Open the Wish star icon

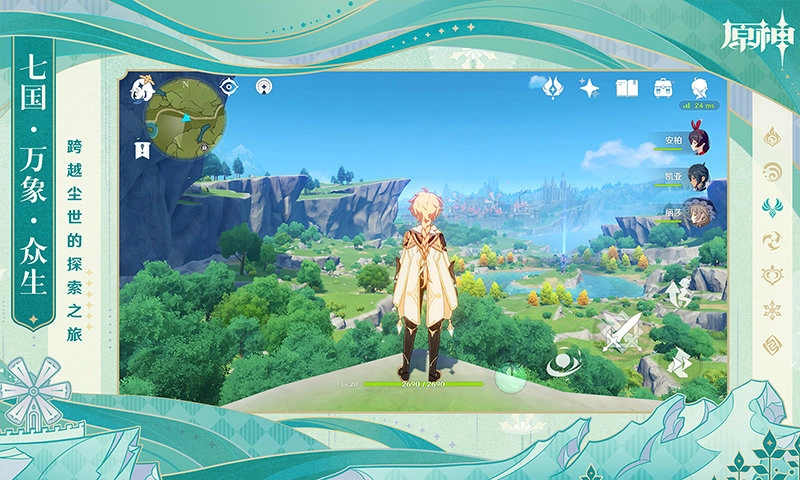(x=590, y=88)
